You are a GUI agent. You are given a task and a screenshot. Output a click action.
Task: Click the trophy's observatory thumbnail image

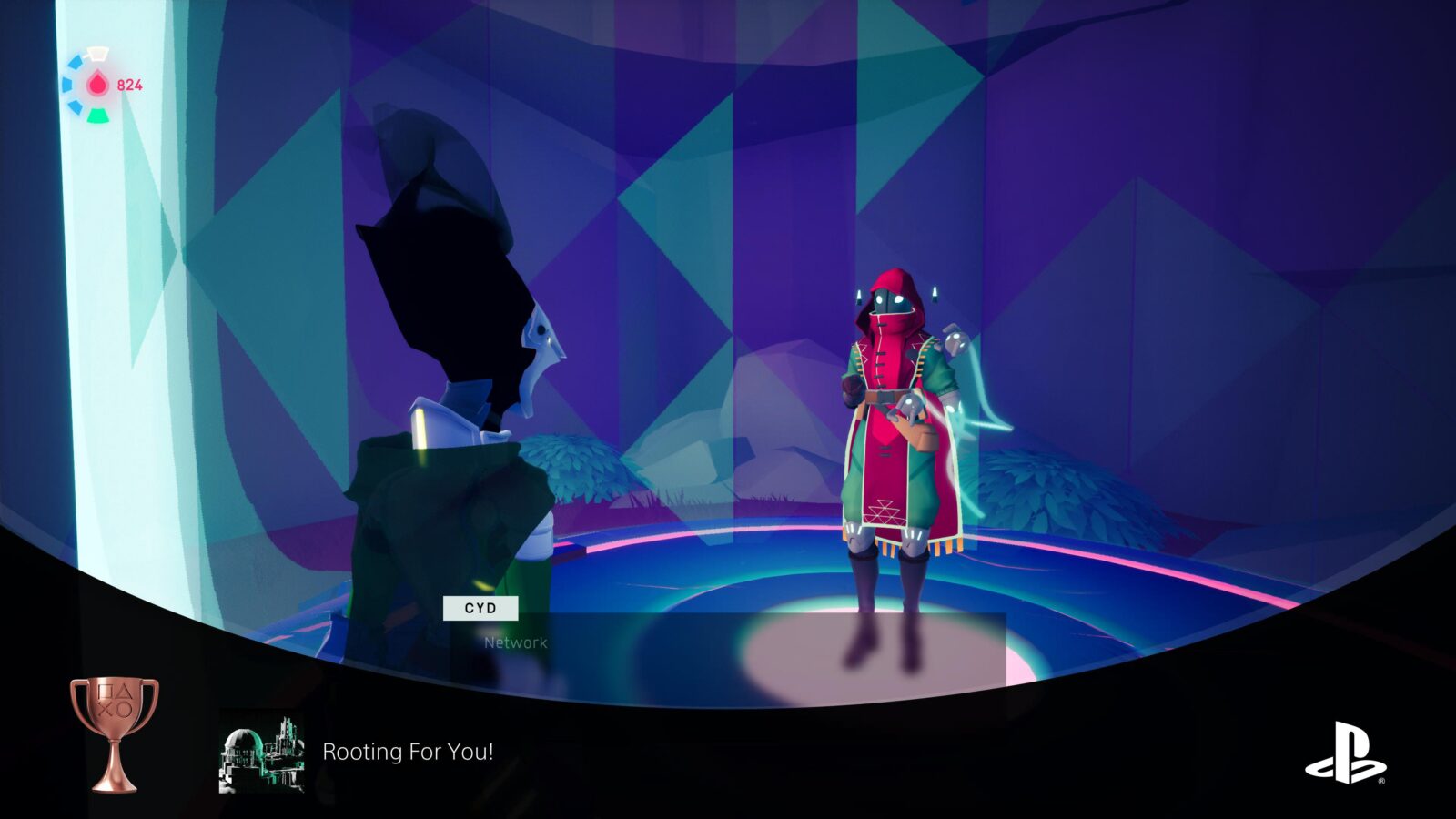(262, 753)
